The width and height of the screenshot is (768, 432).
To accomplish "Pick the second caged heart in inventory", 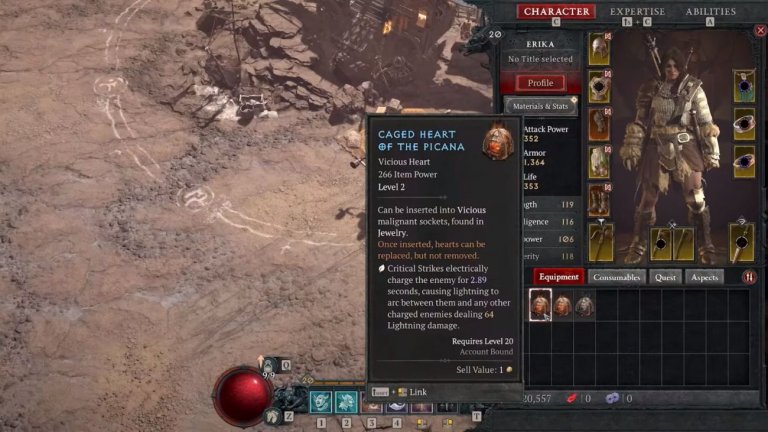I will click(x=563, y=305).
